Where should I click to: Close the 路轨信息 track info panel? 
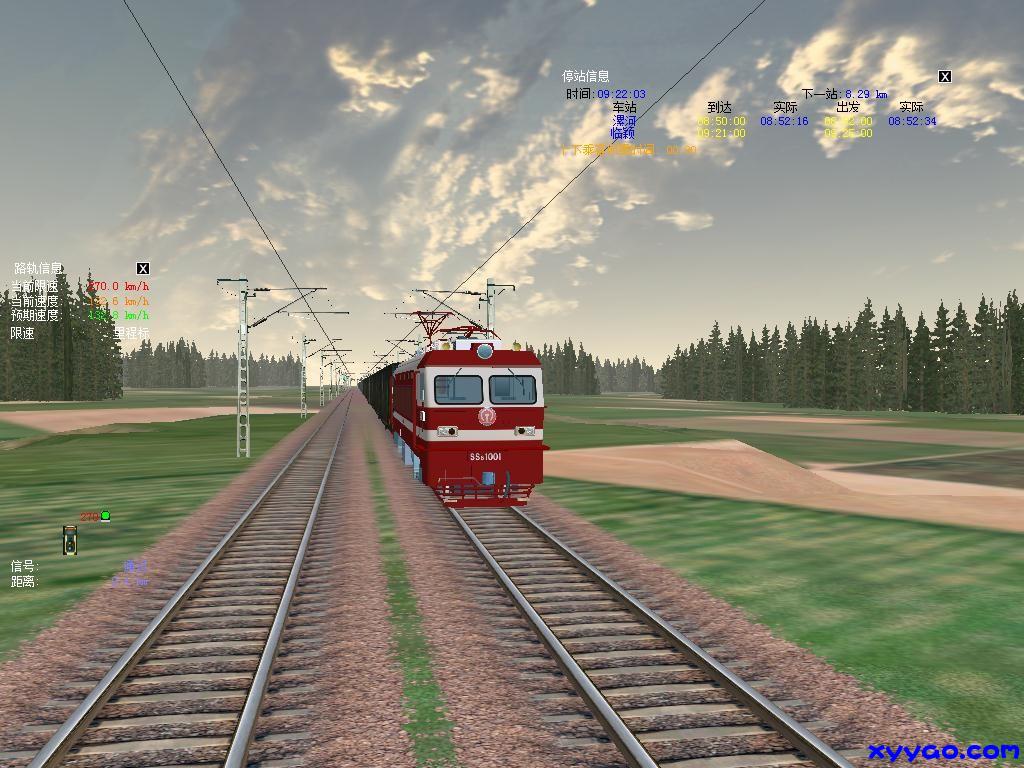coord(143,268)
